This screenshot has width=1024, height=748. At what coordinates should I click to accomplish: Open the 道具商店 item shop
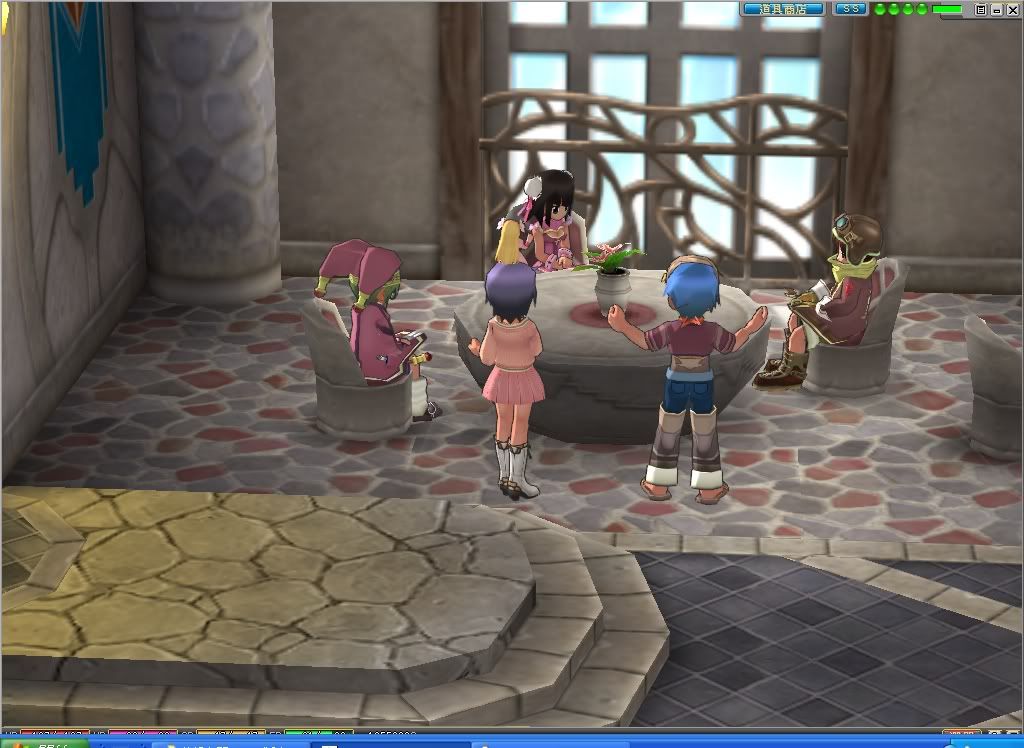coord(783,9)
